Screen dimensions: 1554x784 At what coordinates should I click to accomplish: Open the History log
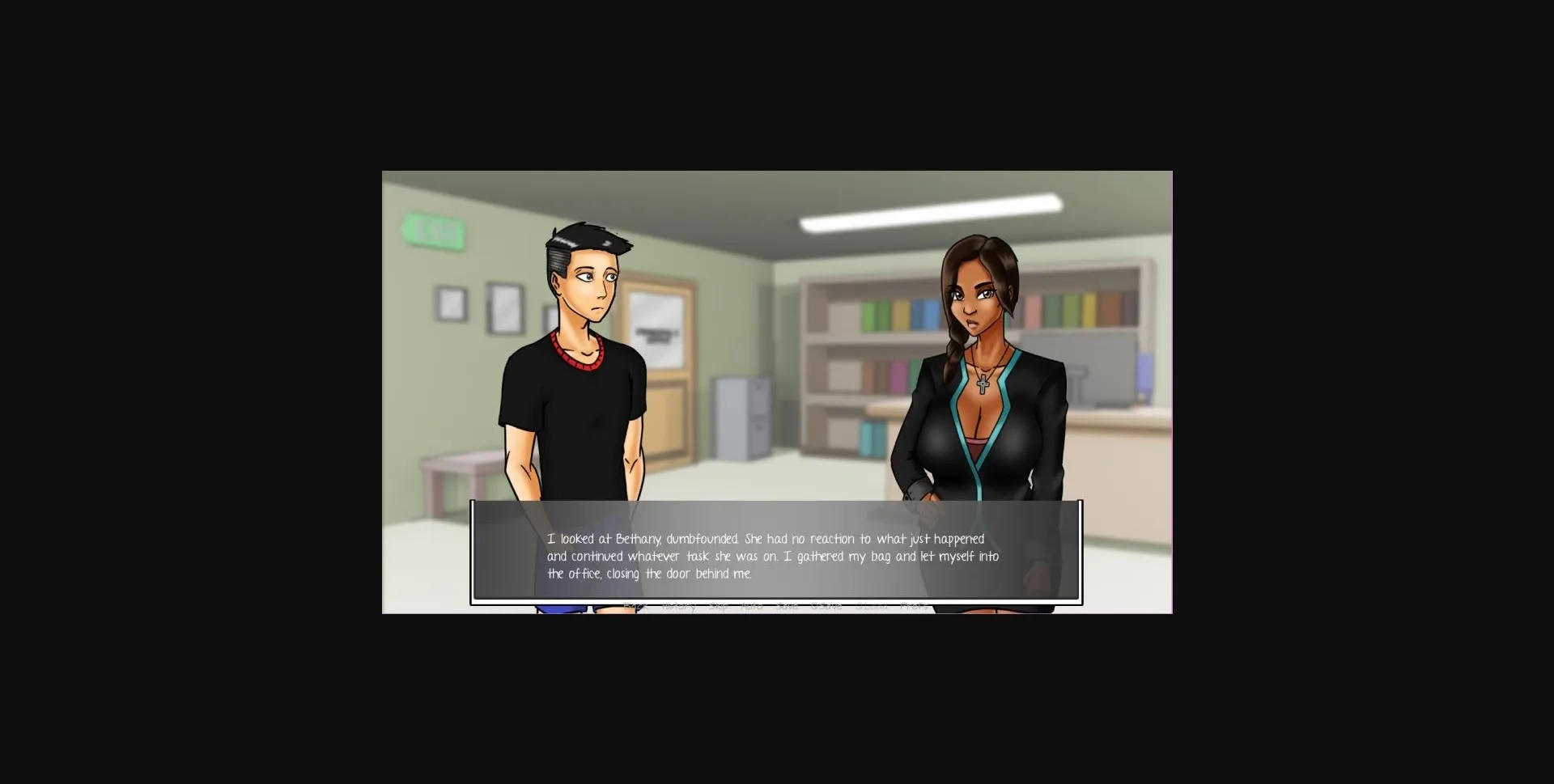678,606
